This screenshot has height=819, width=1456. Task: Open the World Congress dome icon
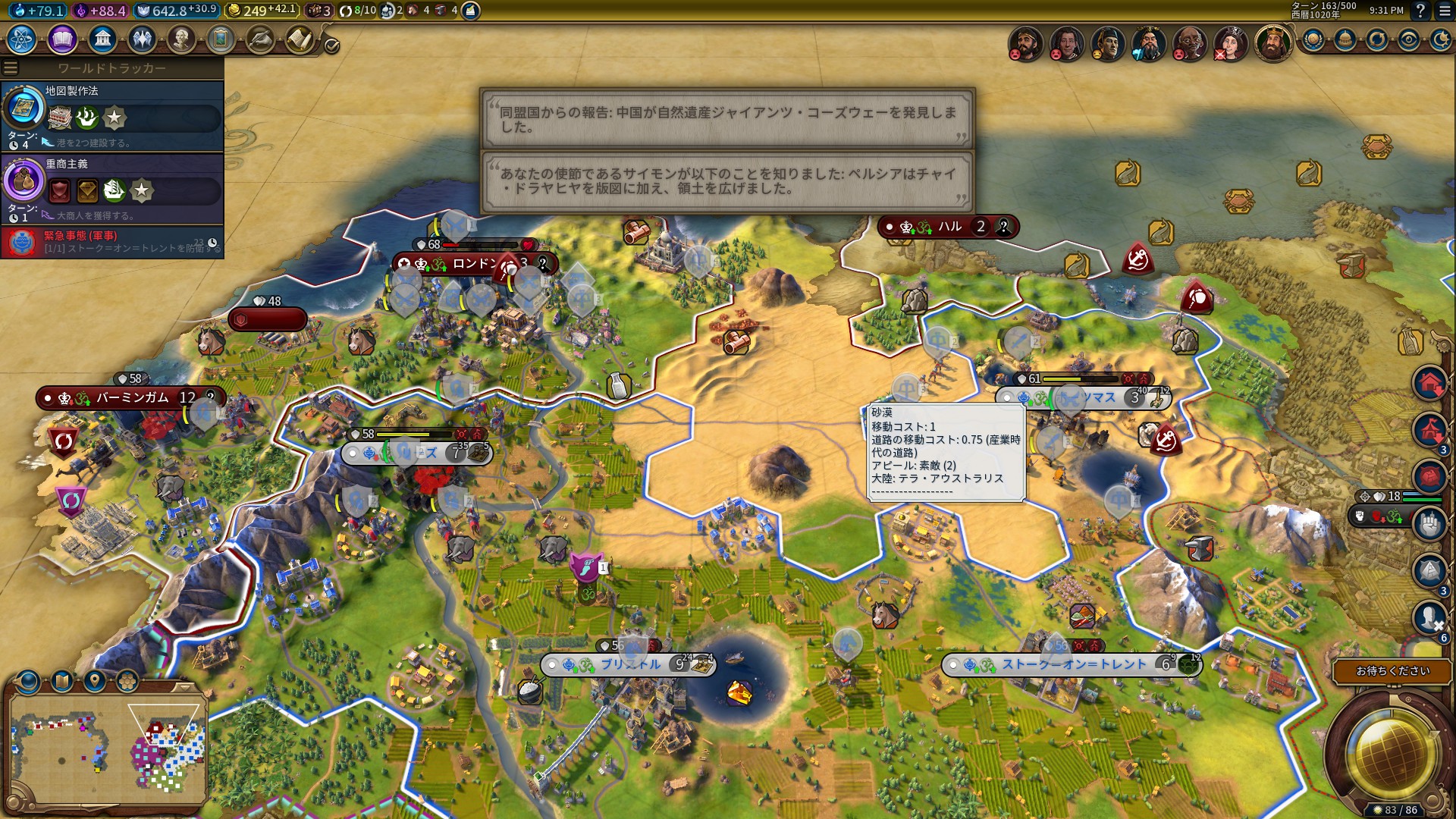coord(1345,39)
